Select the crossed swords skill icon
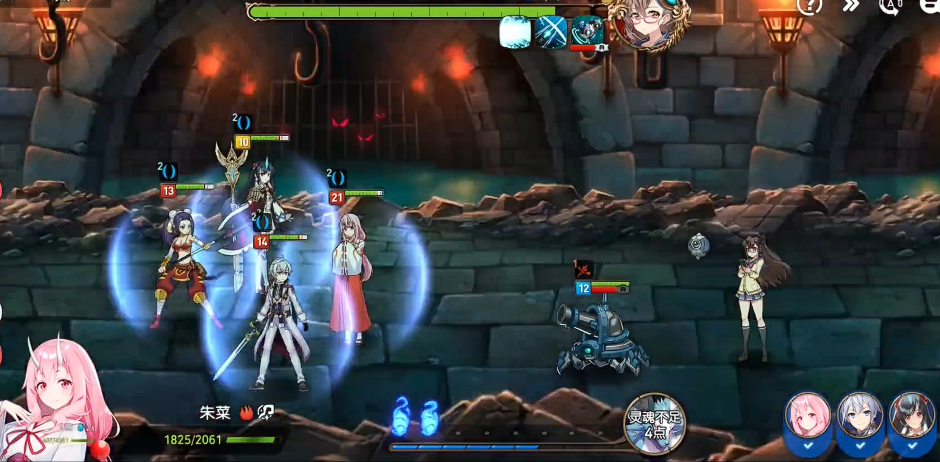Image resolution: width=940 pixels, height=462 pixels. tap(551, 31)
